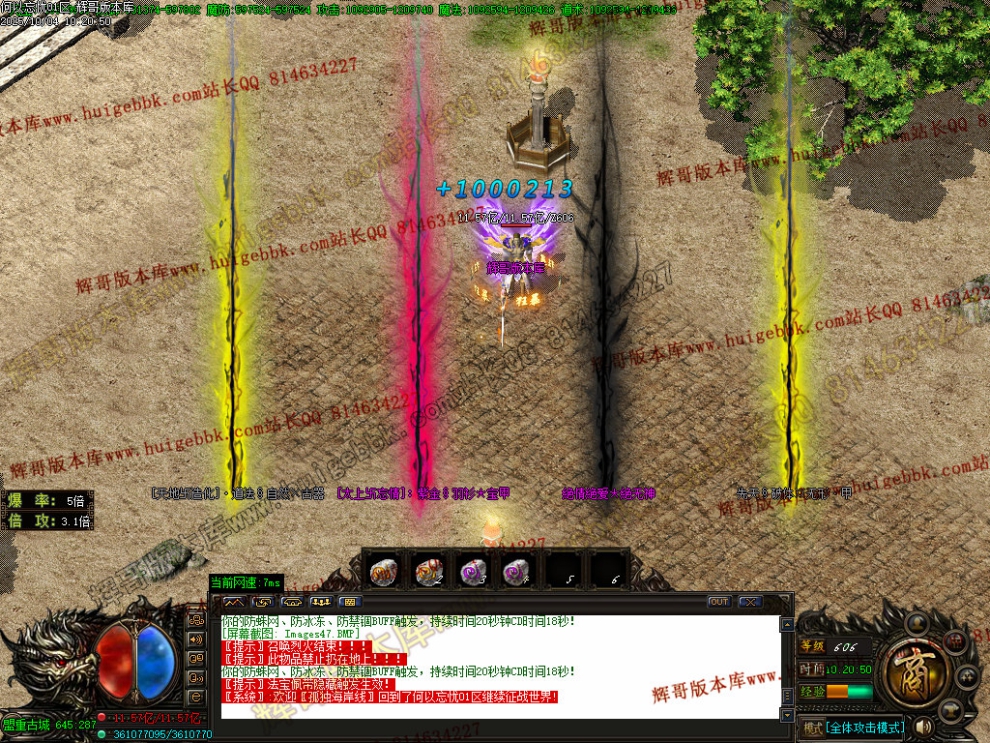Screen dimensions: 990x743
Task: Click the chat scrollbar down arrow
Action: 787,715
